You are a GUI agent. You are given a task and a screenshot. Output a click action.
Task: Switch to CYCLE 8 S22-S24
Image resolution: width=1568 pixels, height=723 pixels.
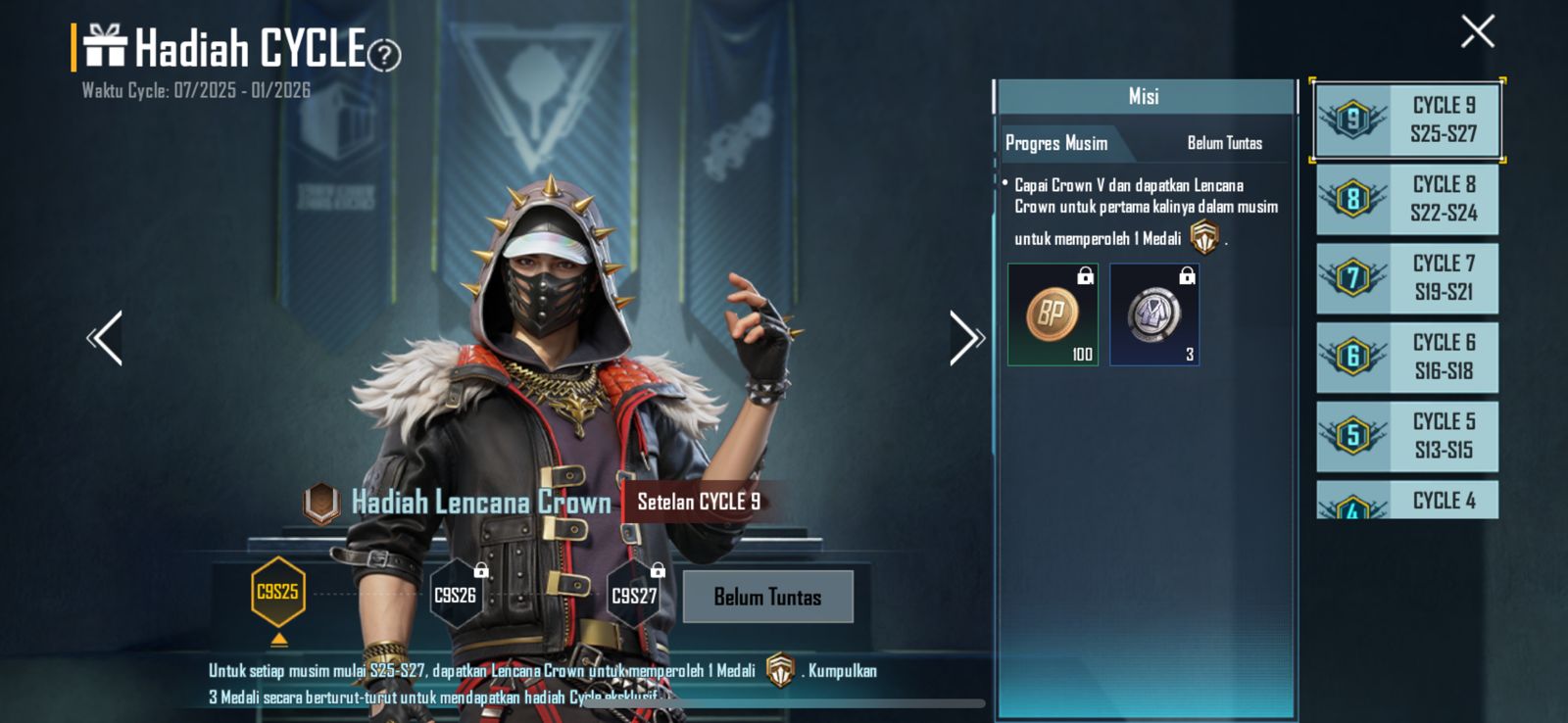[1407, 199]
